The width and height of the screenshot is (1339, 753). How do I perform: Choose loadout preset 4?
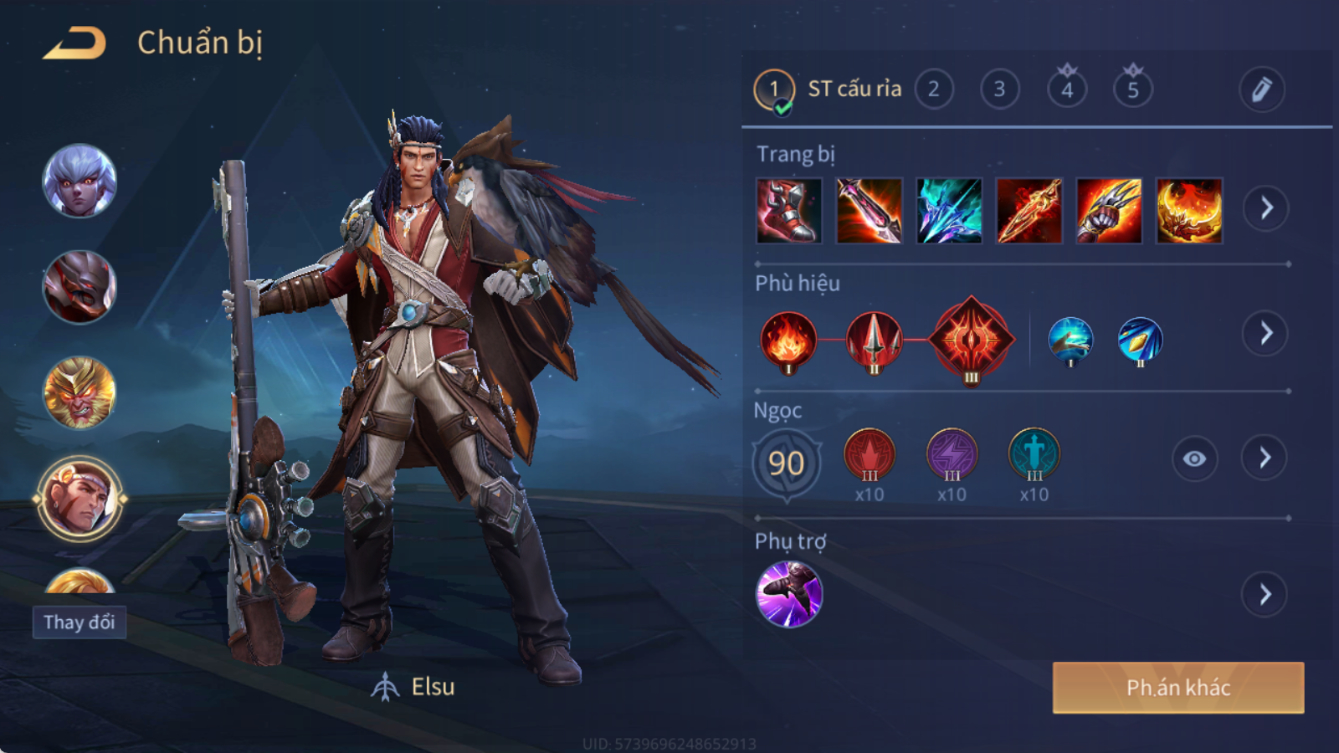[x=1067, y=89]
